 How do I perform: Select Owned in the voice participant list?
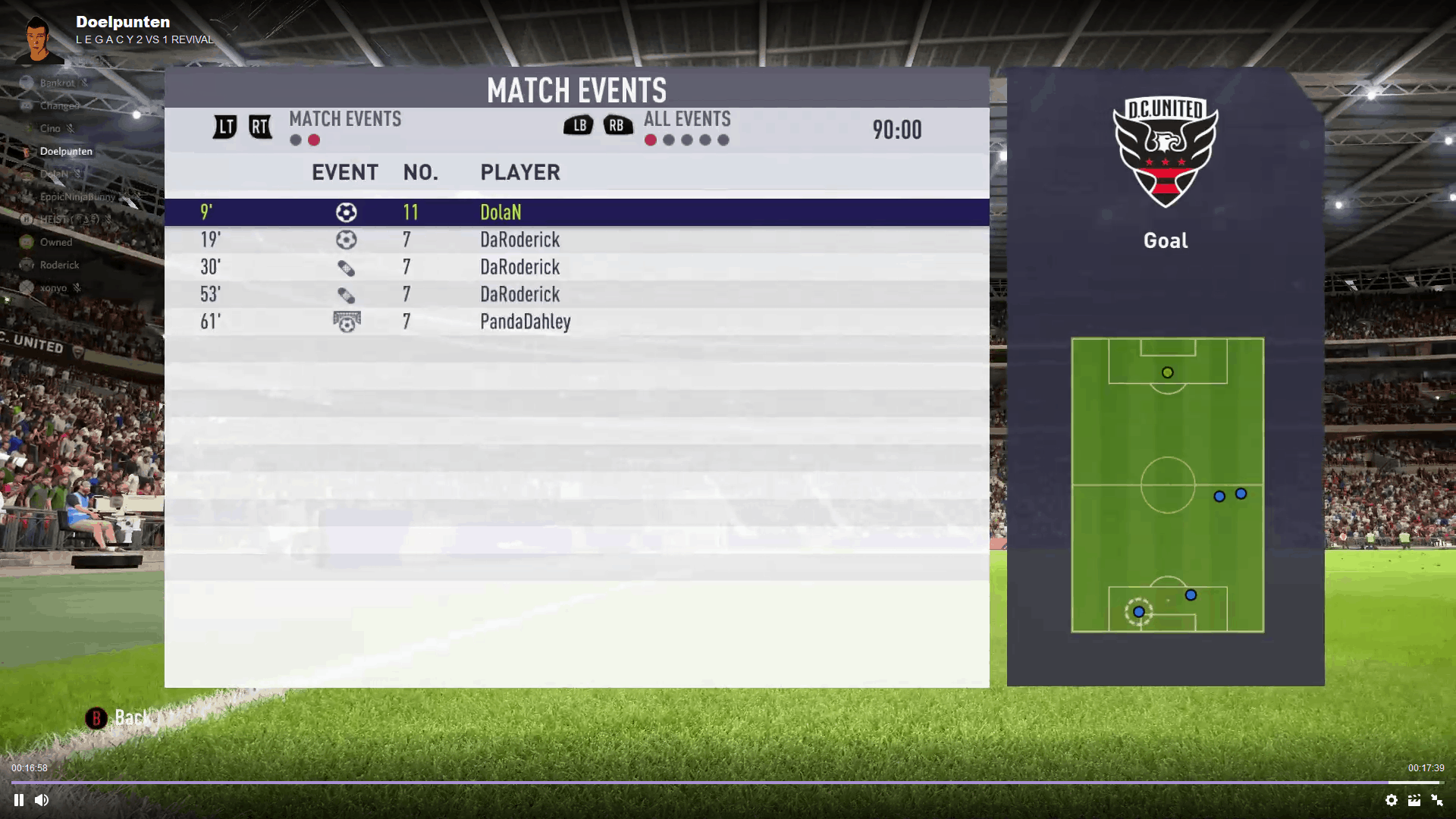(x=56, y=242)
